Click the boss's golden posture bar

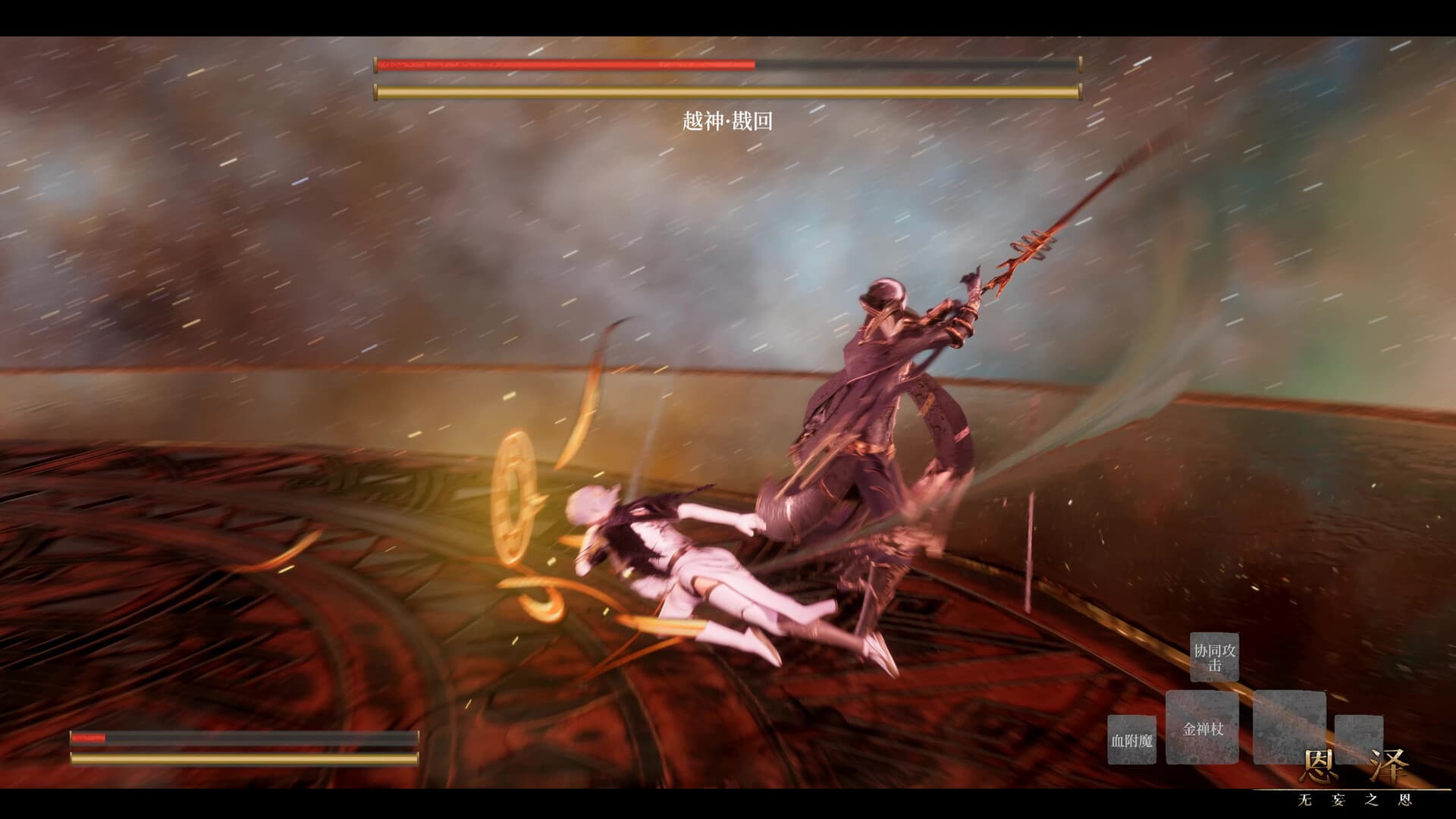pyautogui.click(x=724, y=91)
